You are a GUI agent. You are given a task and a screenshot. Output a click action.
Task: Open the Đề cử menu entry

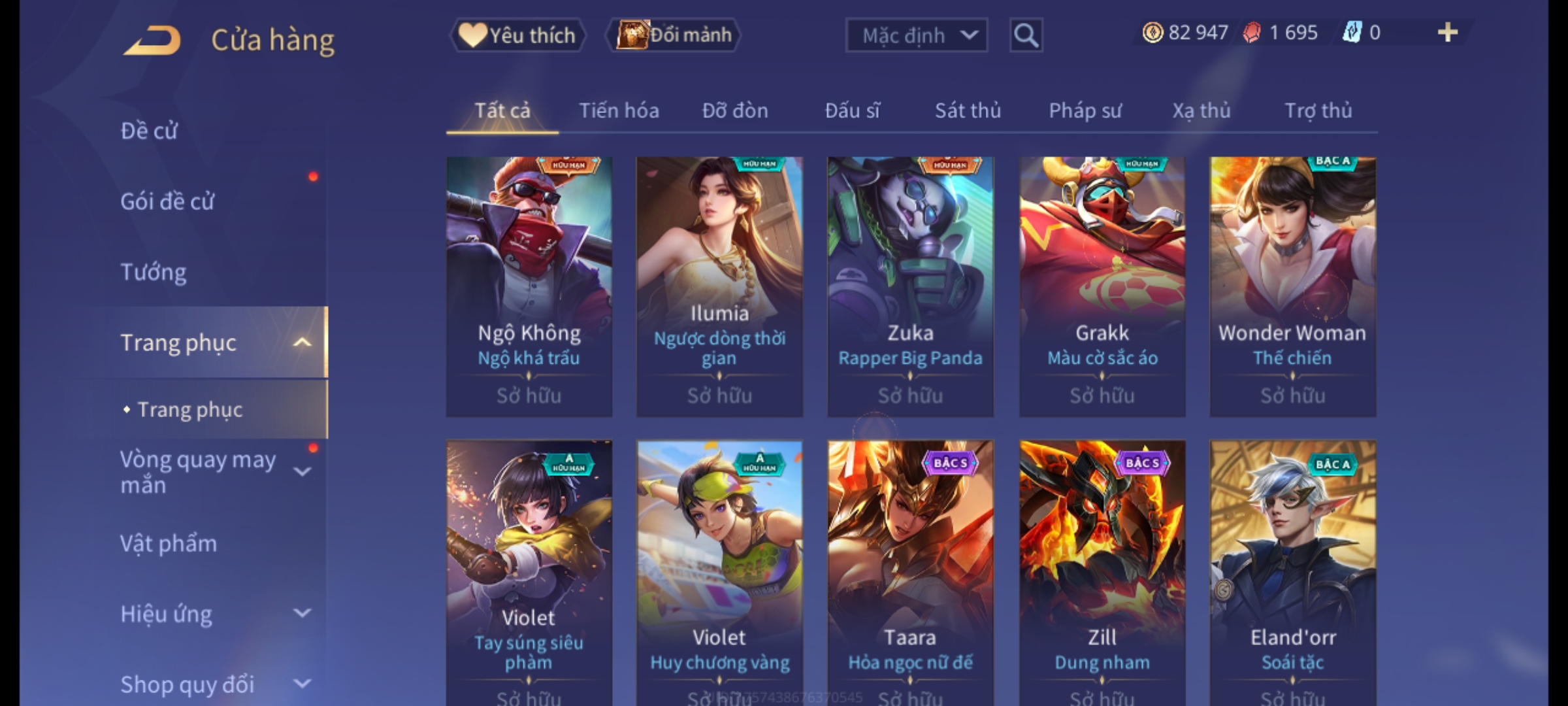click(149, 131)
